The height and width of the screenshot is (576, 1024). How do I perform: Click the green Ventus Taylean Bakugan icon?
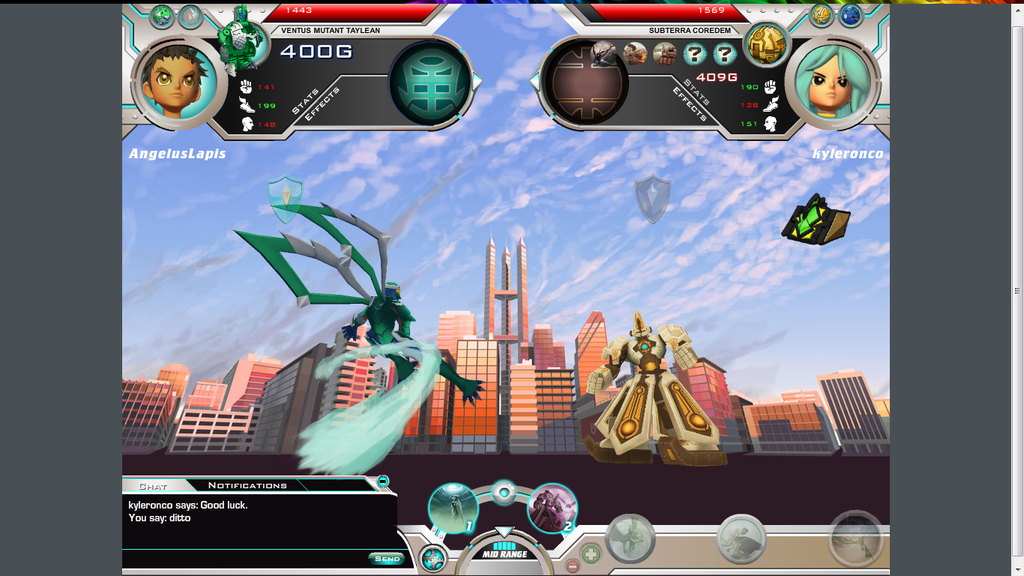[241, 38]
